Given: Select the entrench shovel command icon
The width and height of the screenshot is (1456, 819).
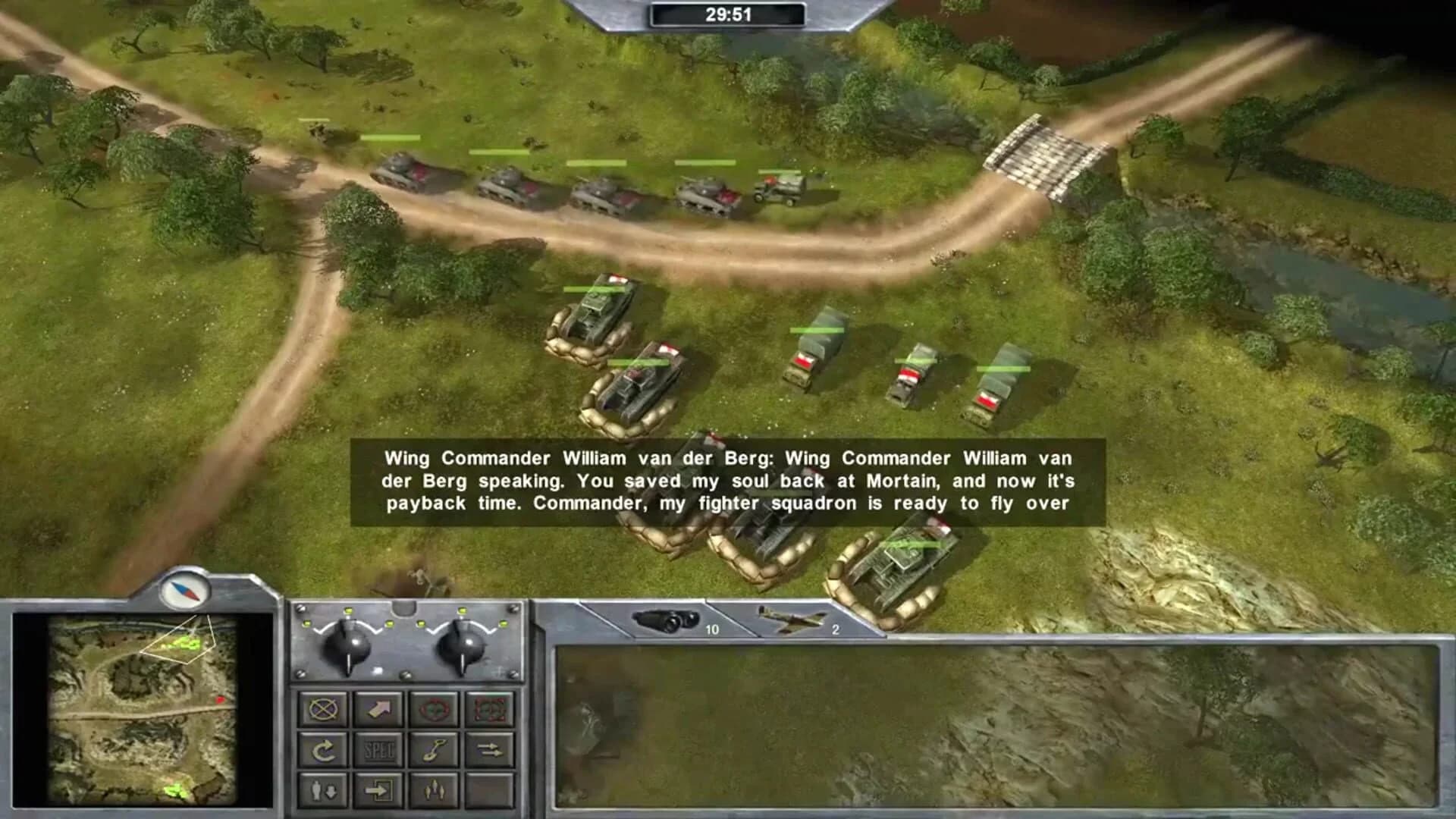Looking at the screenshot, I should click(434, 749).
